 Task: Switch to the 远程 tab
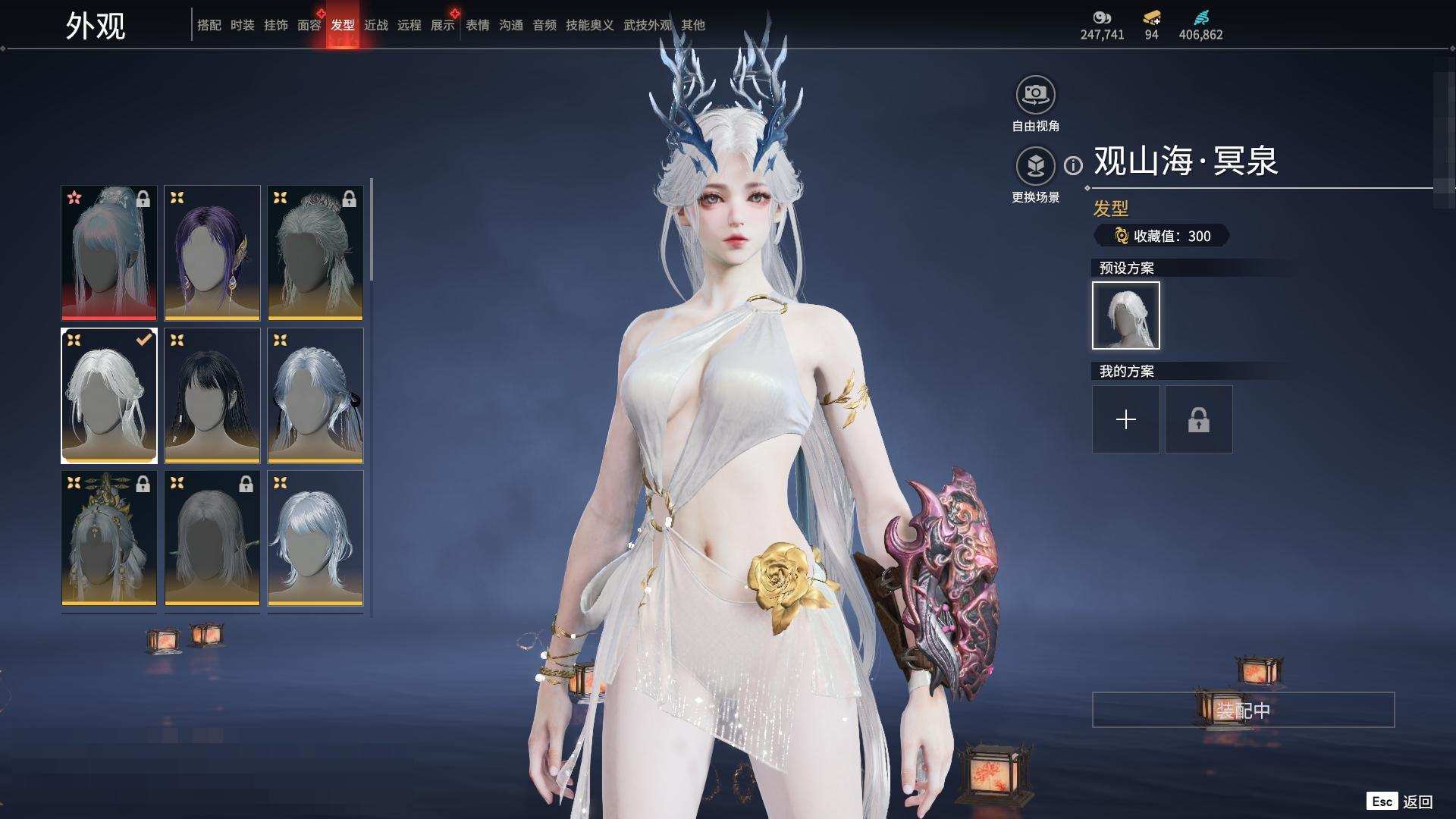[409, 25]
